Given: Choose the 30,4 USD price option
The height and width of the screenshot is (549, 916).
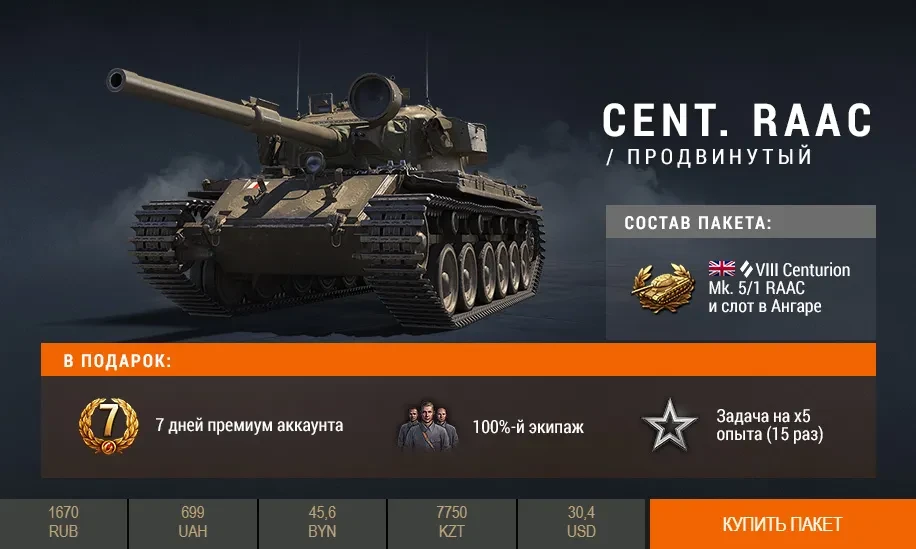Looking at the screenshot, I should tap(581, 523).
